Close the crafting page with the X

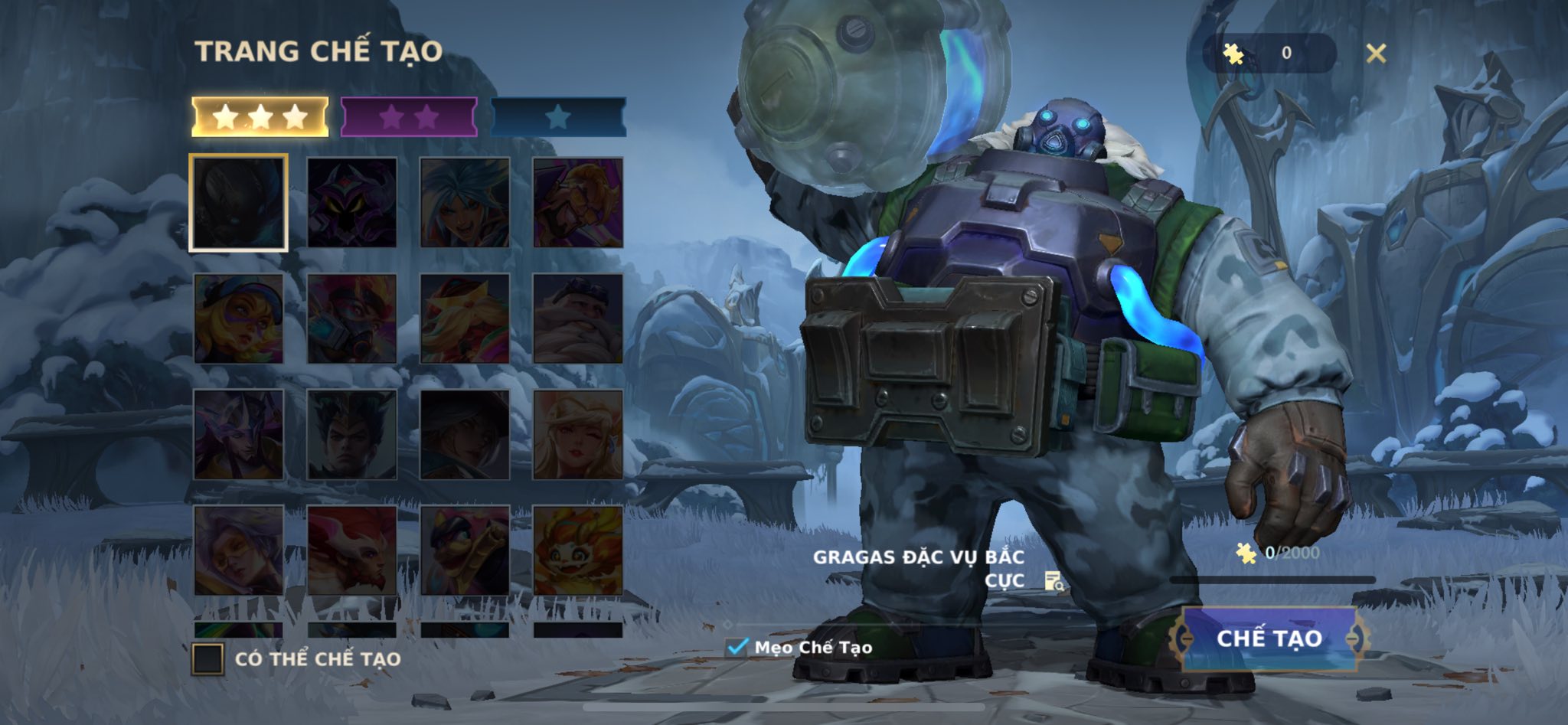[x=1376, y=53]
